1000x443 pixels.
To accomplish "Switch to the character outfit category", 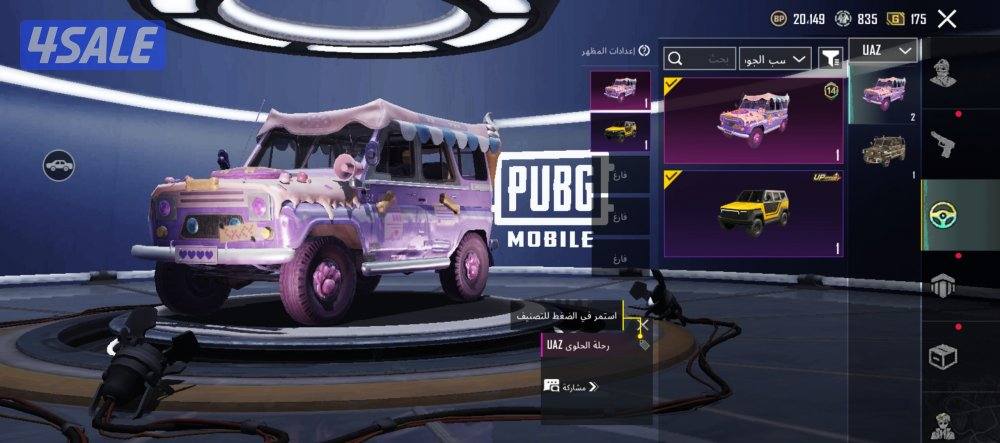I will pos(943,75).
